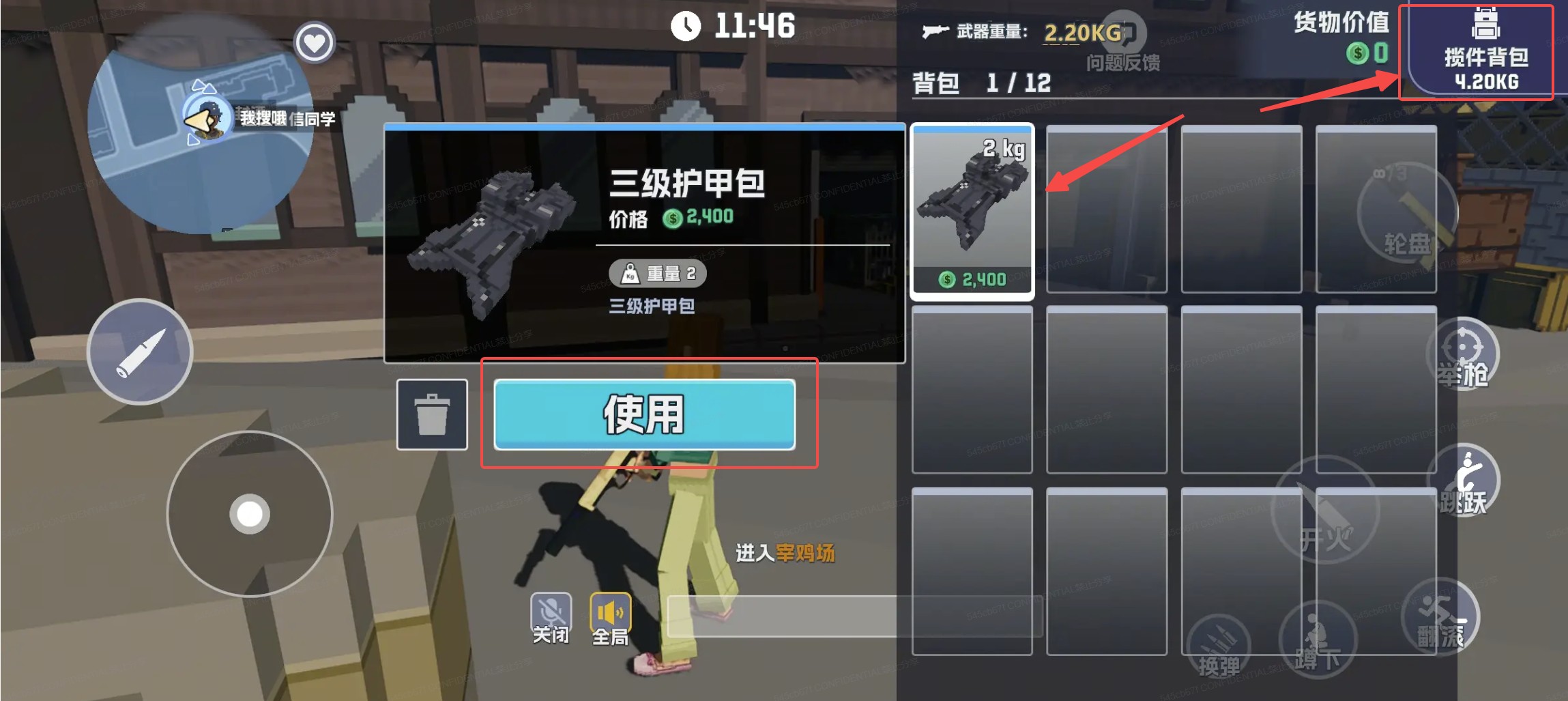
Task: Tap the 跳跃 jump icon
Action: pos(1464,480)
